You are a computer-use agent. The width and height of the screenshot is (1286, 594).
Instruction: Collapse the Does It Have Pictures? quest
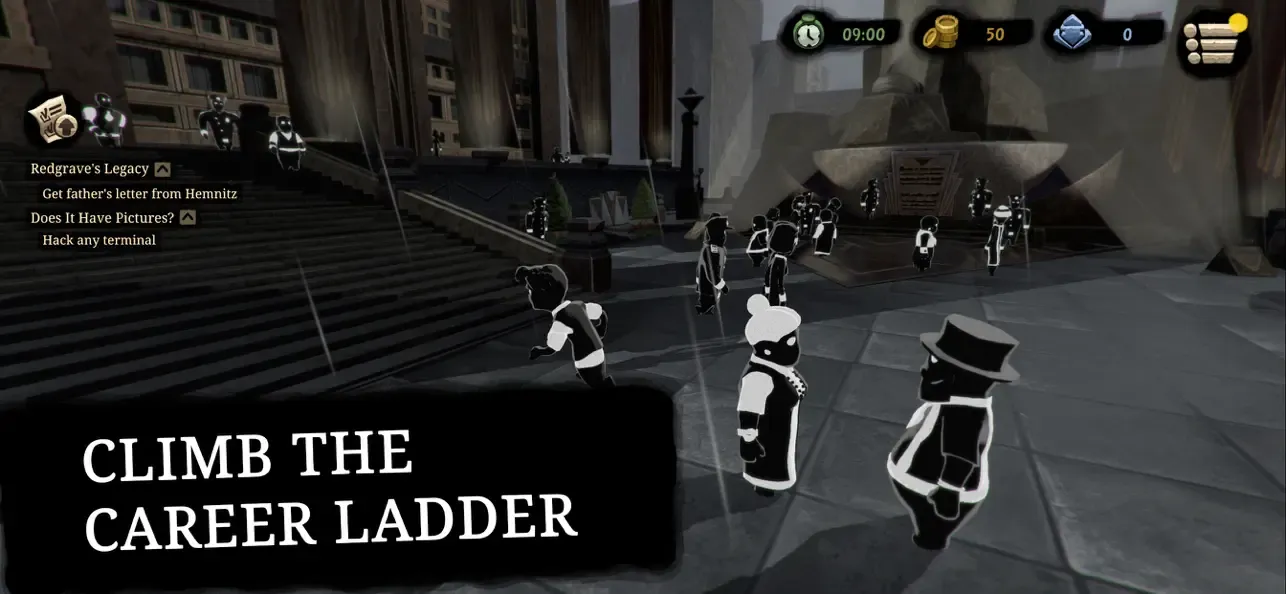187,217
